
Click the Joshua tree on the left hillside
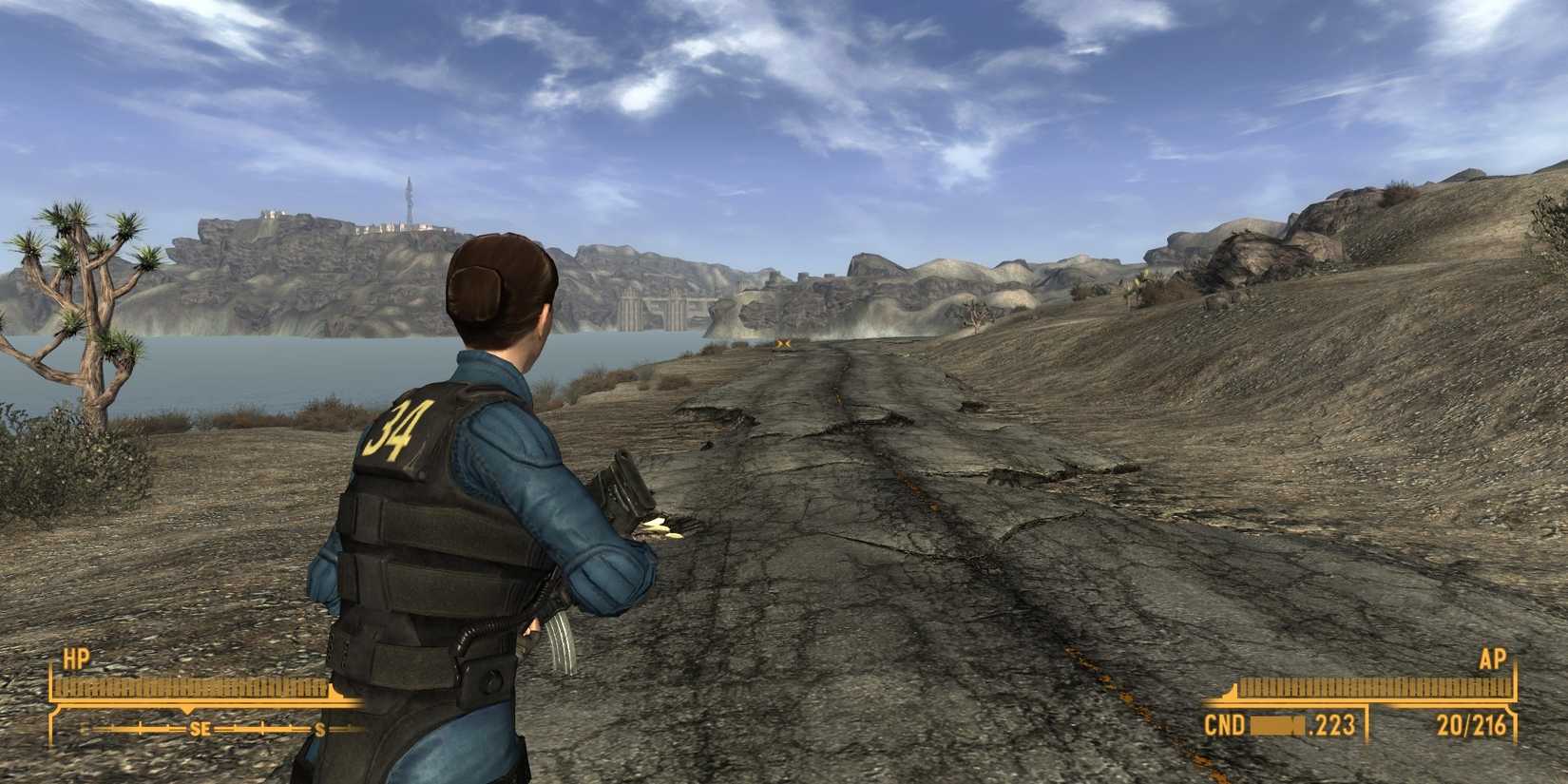click(x=90, y=304)
